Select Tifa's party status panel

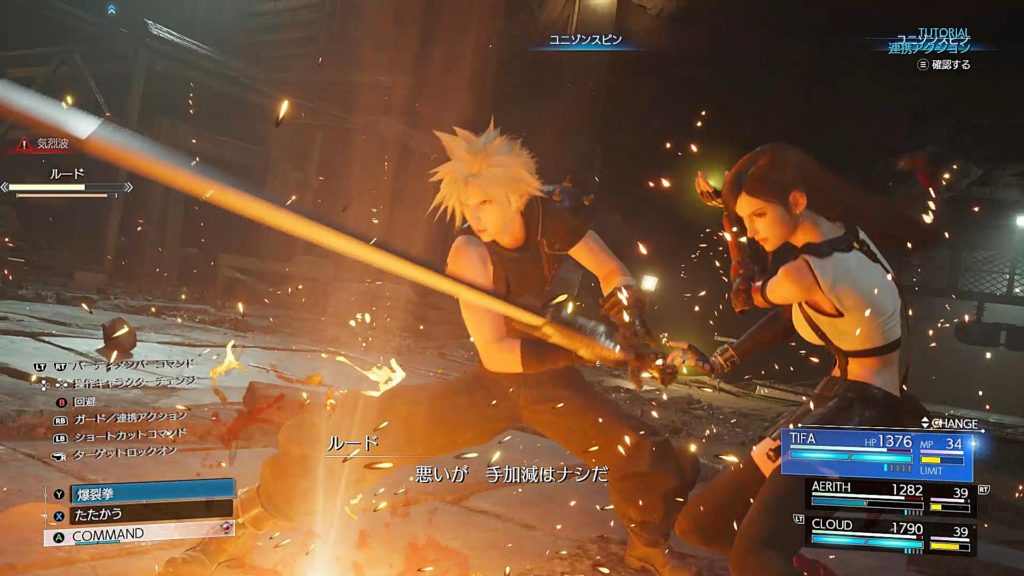click(x=876, y=454)
